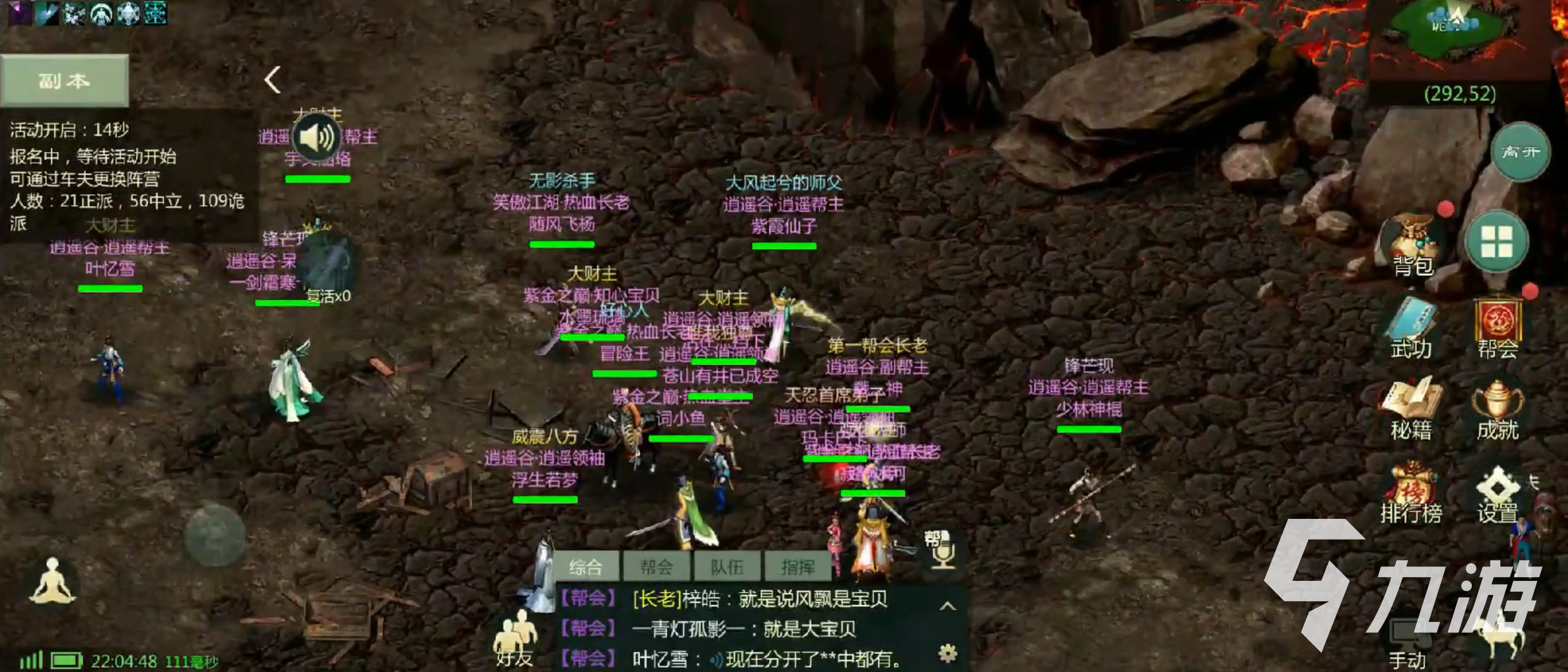Switch to the 队伍 chat tab
Image resolution: width=1568 pixels, height=672 pixels.
tap(727, 566)
